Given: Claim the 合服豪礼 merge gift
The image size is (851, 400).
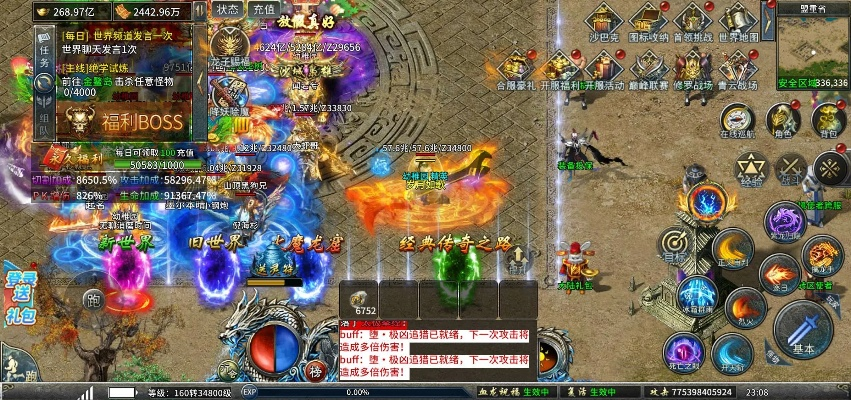Looking at the screenshot, I should tap(516, 69).
